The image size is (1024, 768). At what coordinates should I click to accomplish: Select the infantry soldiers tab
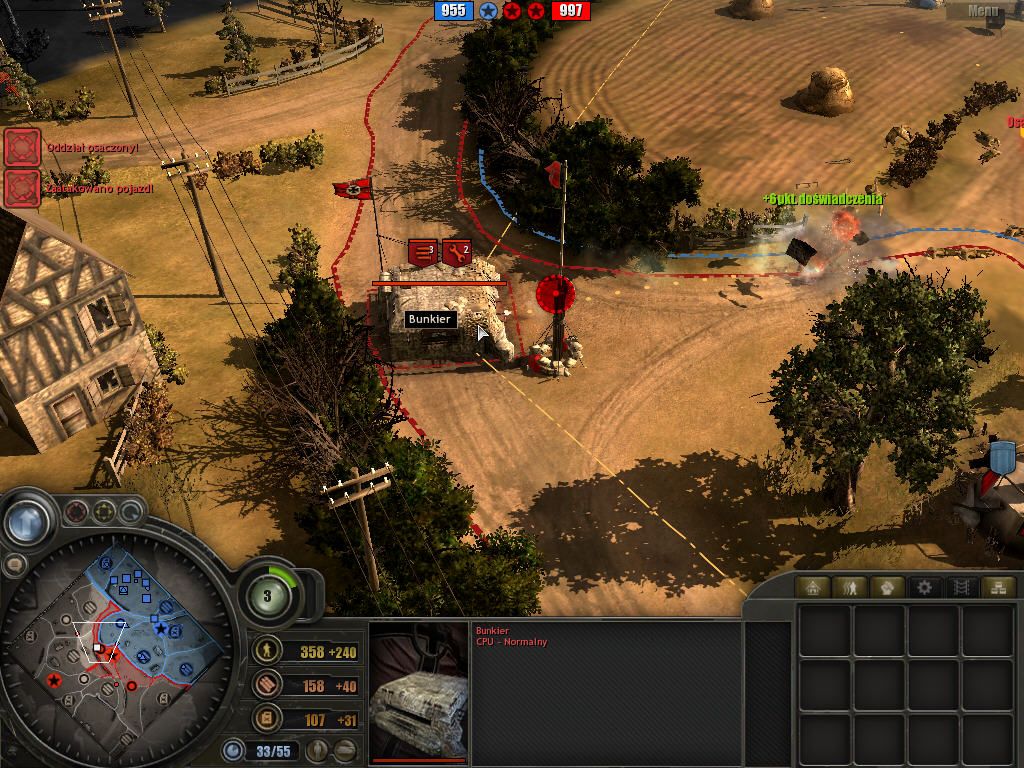click(x=851, y=587)
